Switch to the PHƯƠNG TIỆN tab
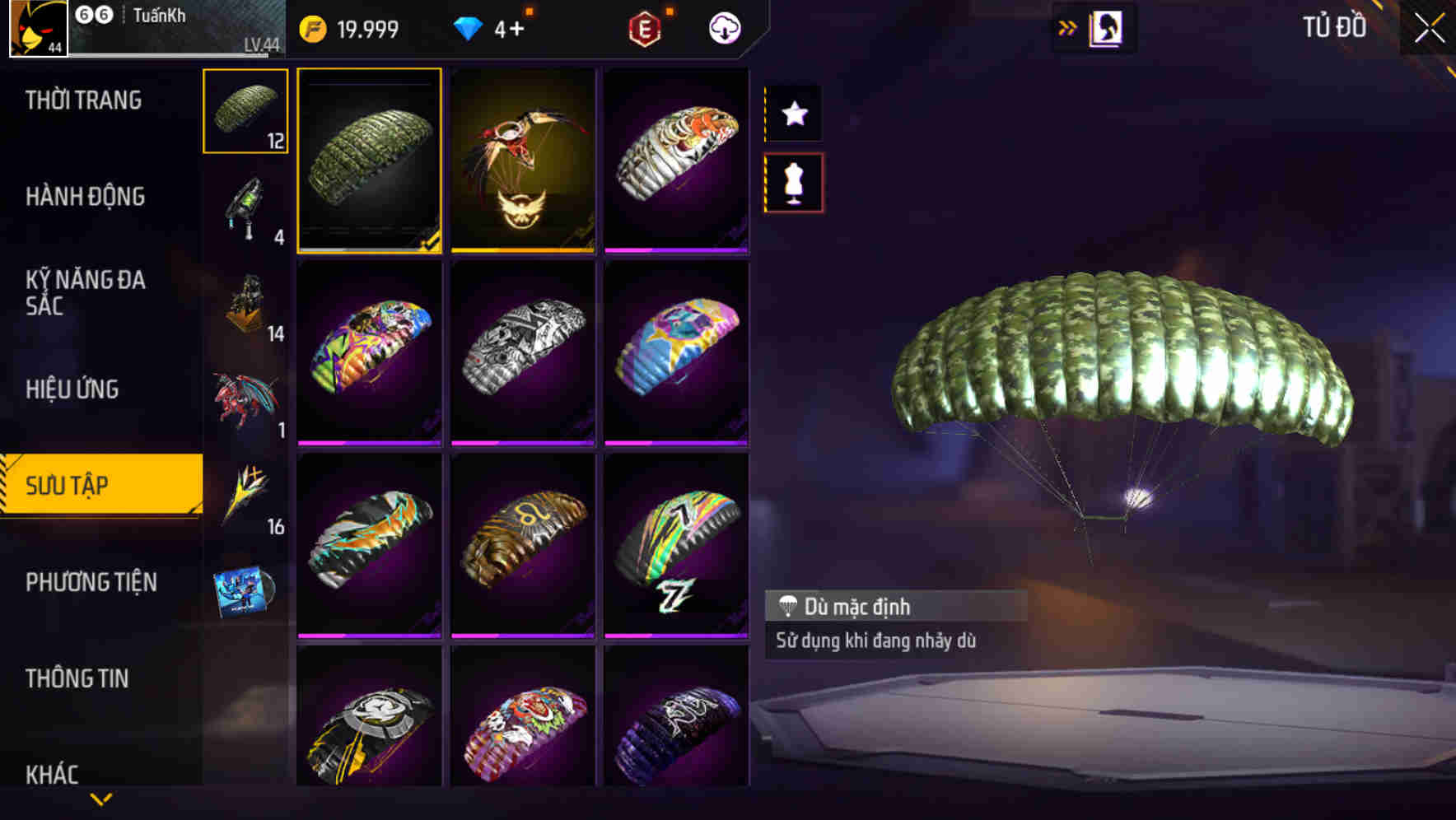This screenshot has height=820, width=1456. tap(91, 581)
